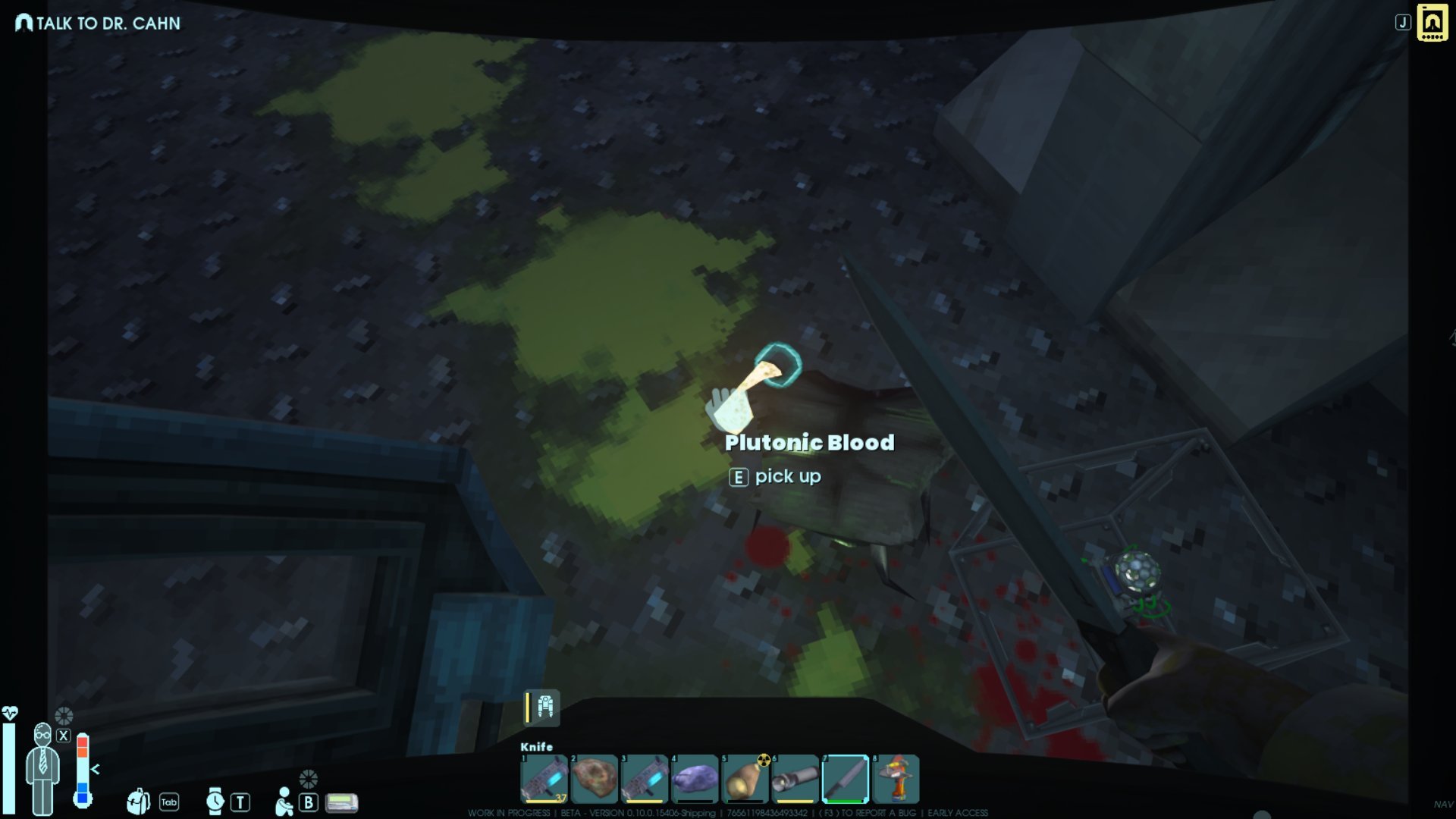Open the backpack inventory icon
The image size is (1456, 819).
click(x=138, y=801)
